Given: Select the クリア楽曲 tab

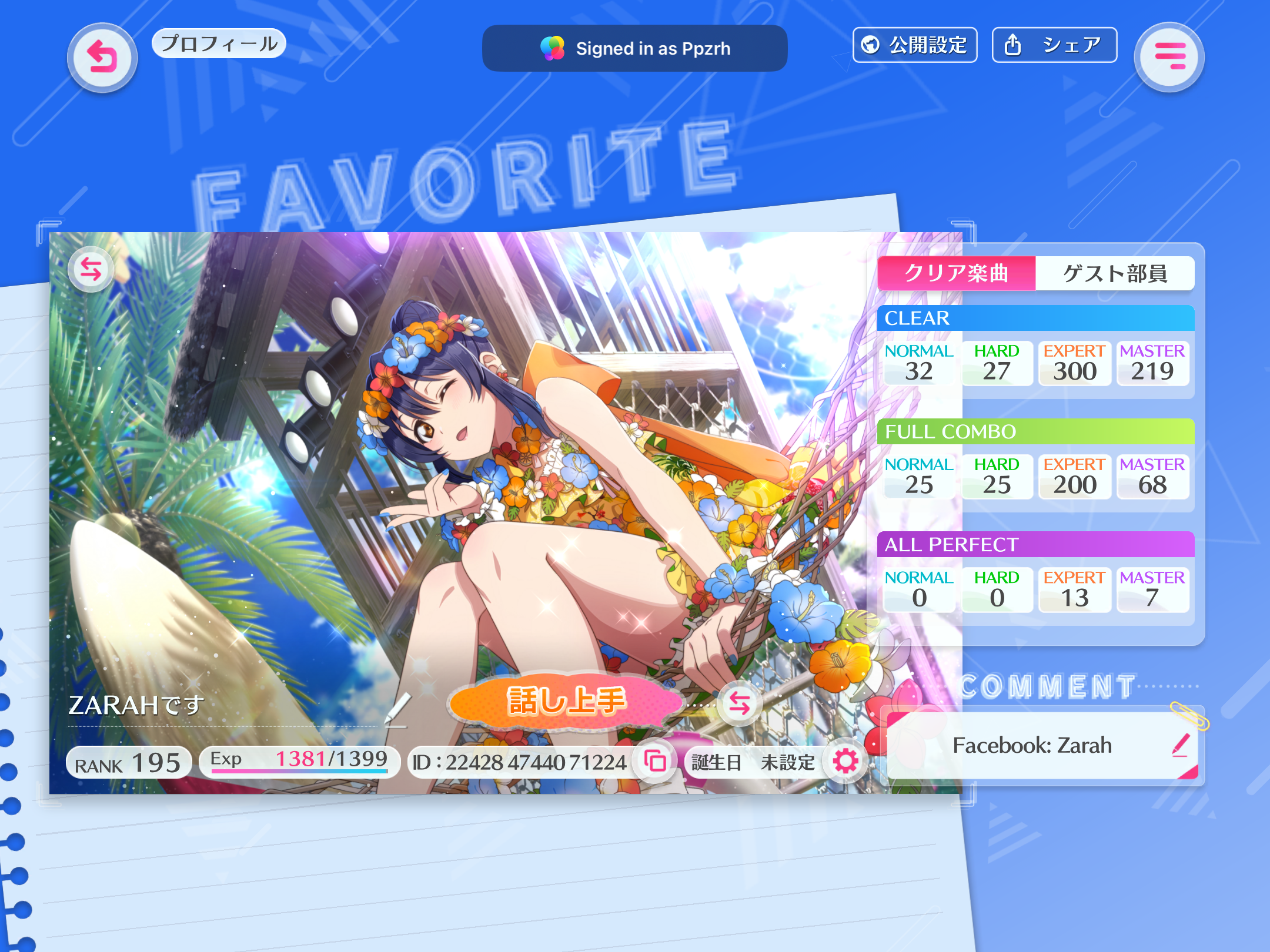Looking at the screenshot, I should pos(956,273).
